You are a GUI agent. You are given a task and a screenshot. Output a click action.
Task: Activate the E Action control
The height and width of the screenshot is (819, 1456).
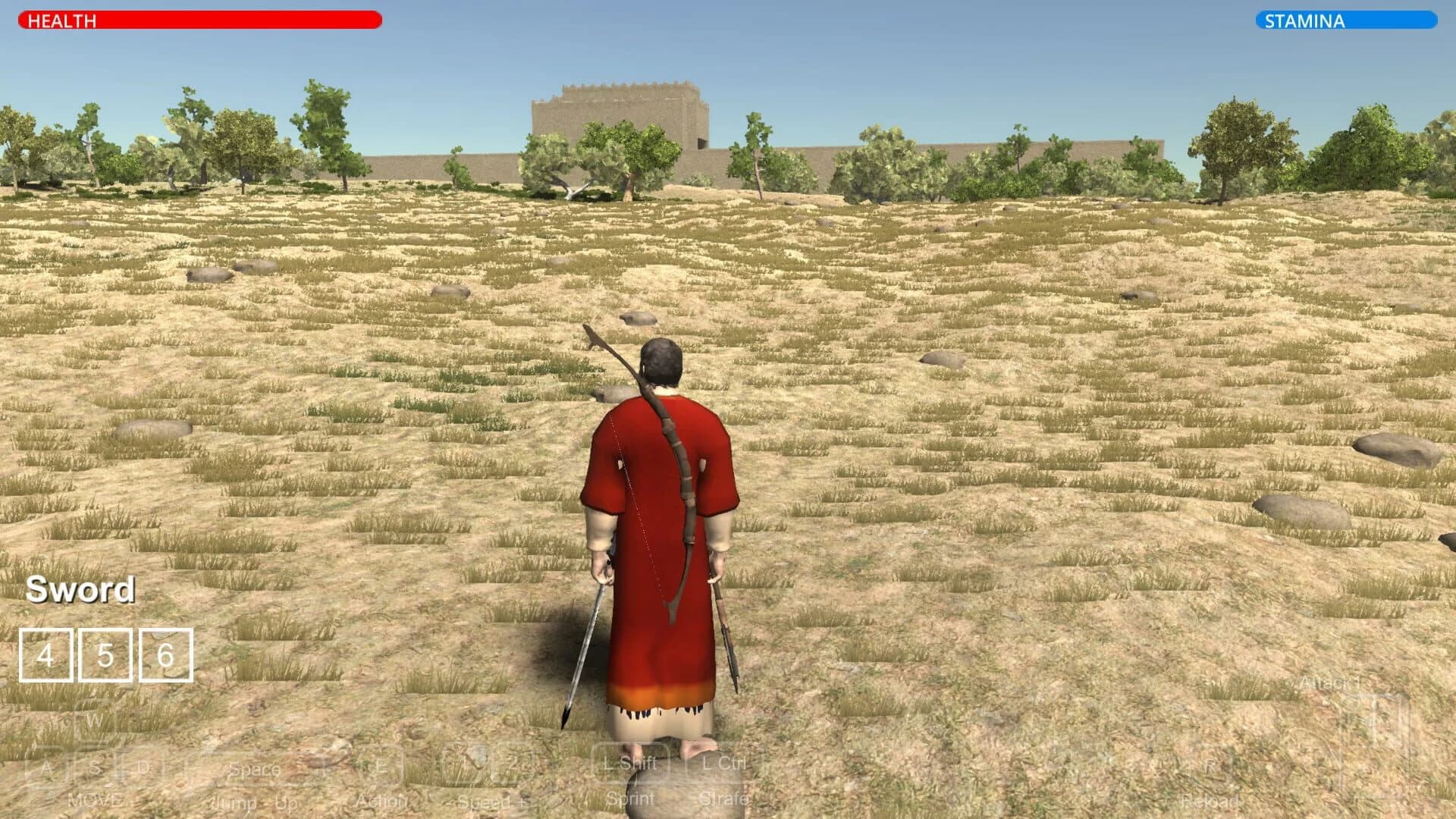[383, 766]
